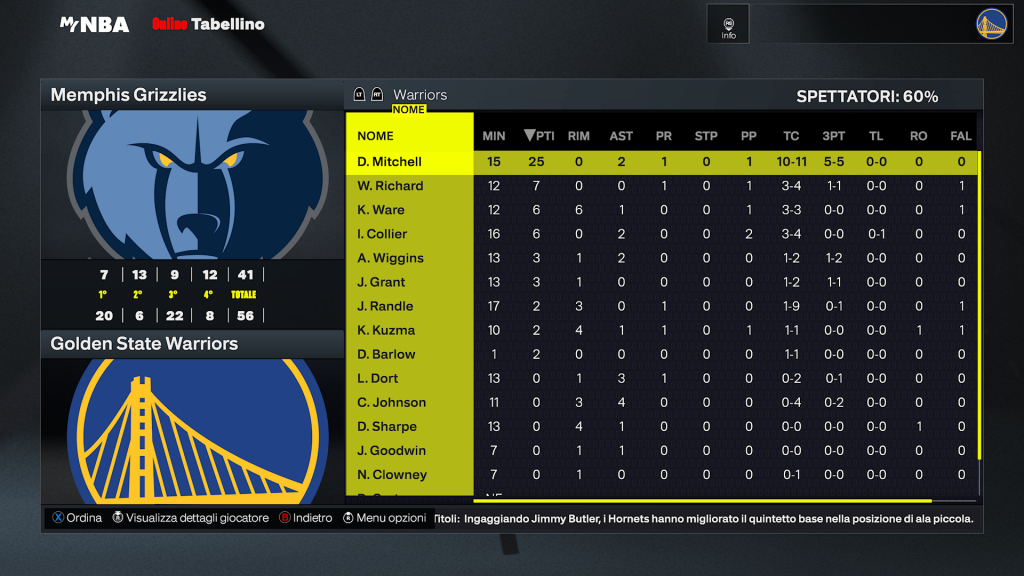
Task: Select the D. Barlow row
Action: click(386, 354)
